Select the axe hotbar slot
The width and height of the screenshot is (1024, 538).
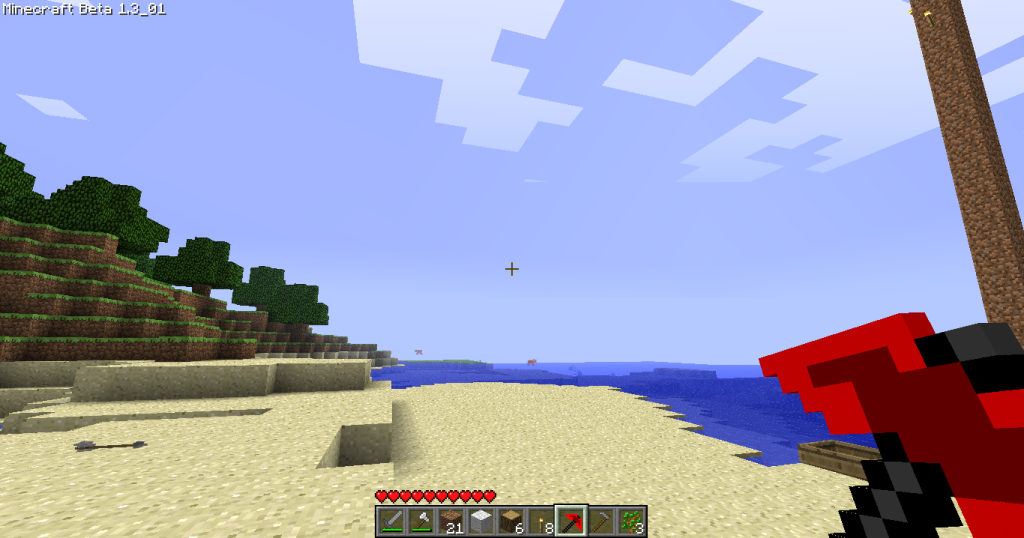pos(421,521)
